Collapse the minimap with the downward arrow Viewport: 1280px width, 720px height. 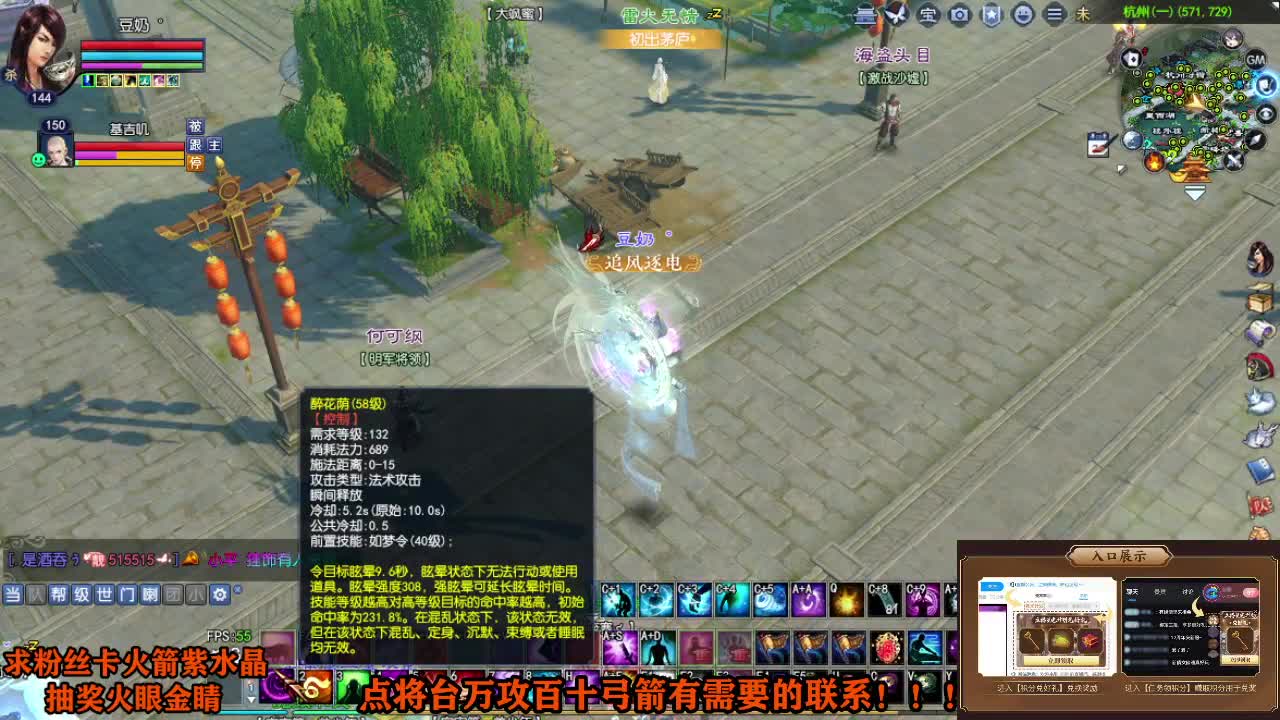pos(1194,192)
